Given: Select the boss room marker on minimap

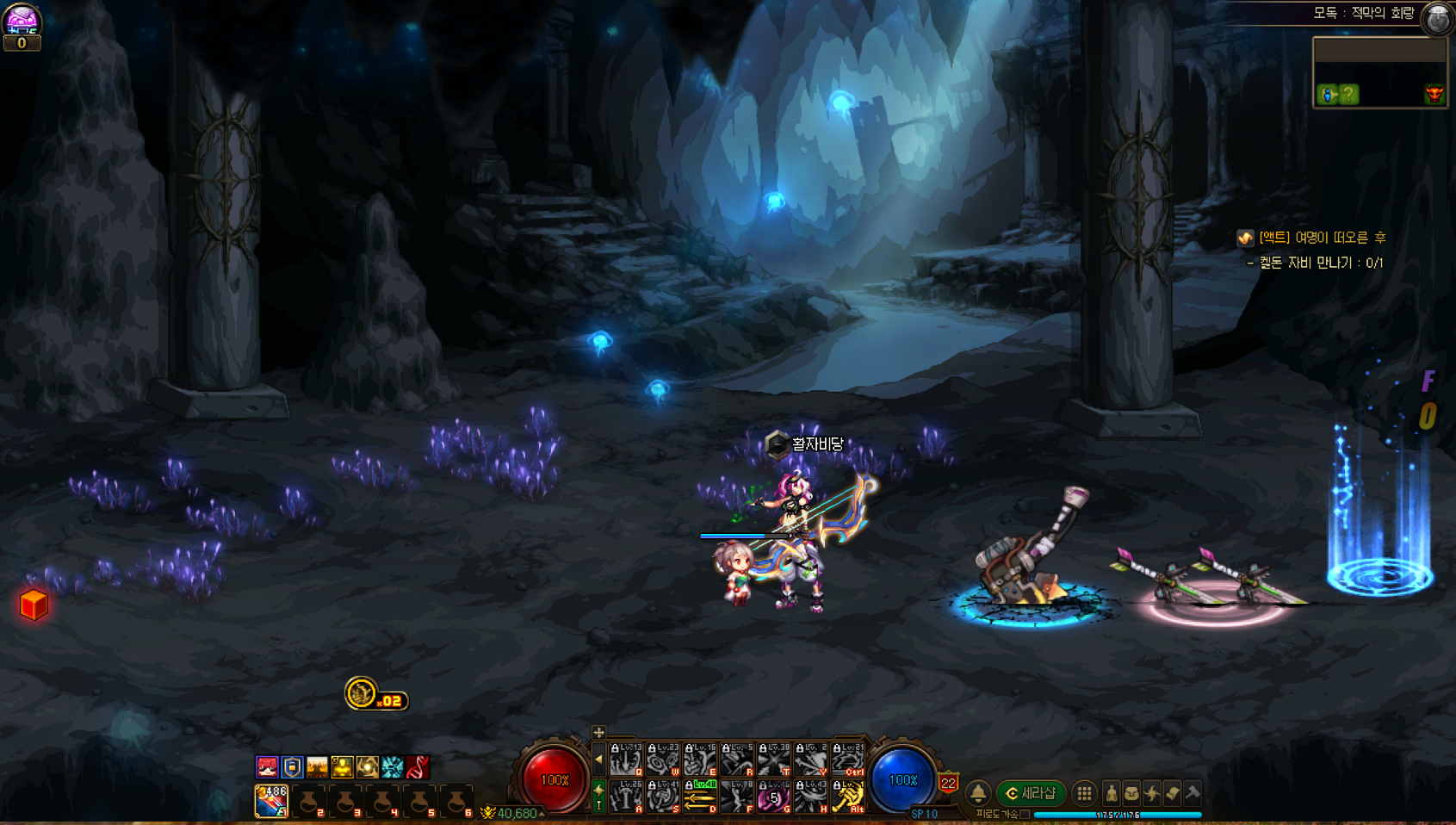Looking at the screenshot, I should coord(1434,94).
